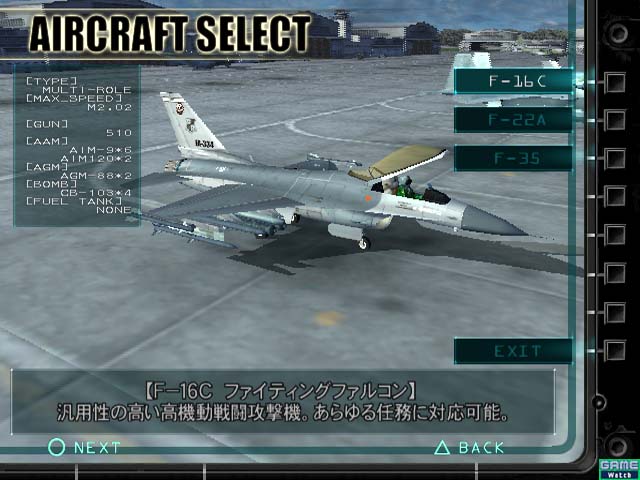The height and width of the screenshot is (480, 640).
Task: Pick the F-35 aircraft option
Action: tap(513, 158)
